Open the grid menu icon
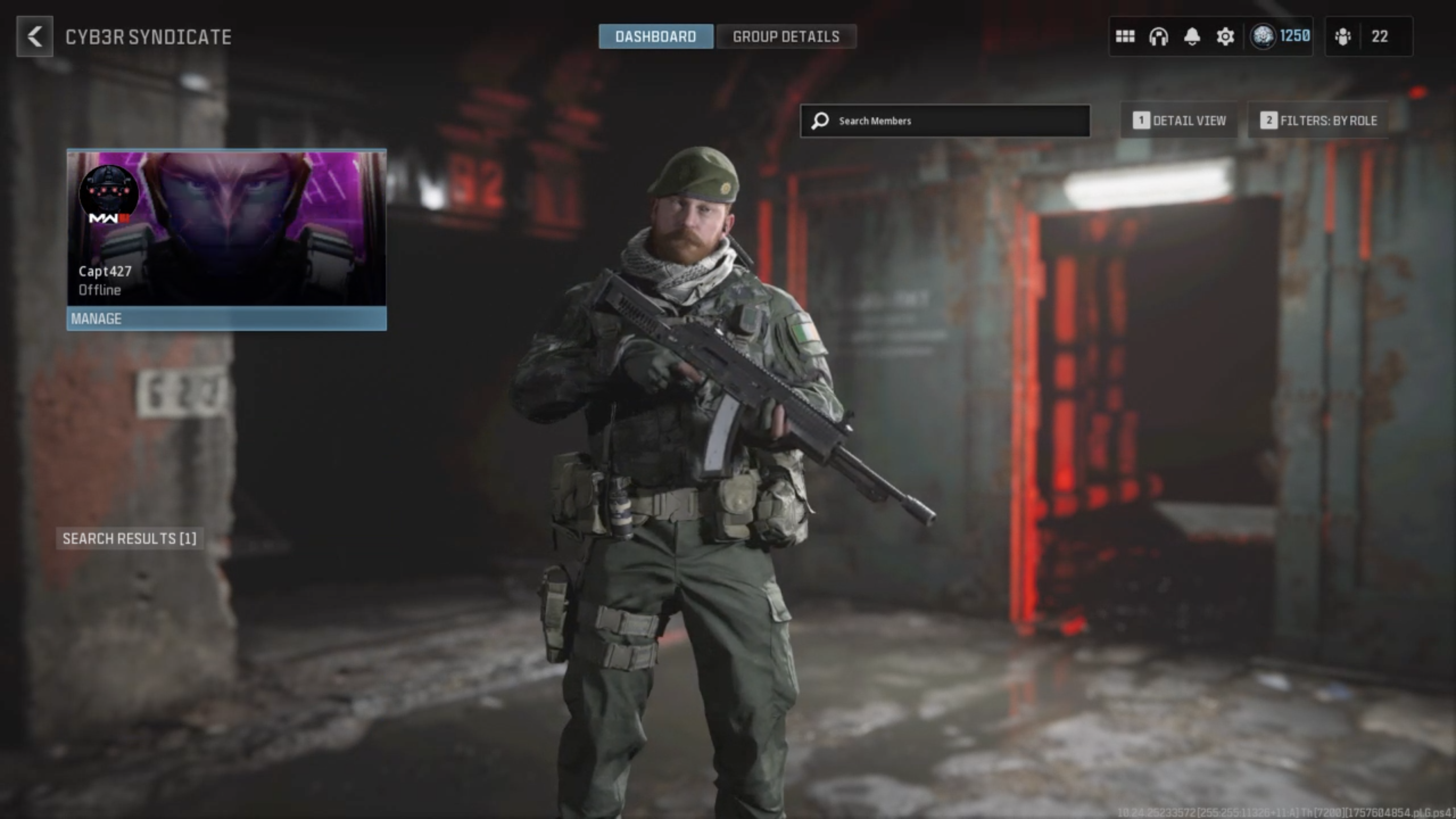The width and height of the screenshot is (1456, 819). [x=1125, y=37]
